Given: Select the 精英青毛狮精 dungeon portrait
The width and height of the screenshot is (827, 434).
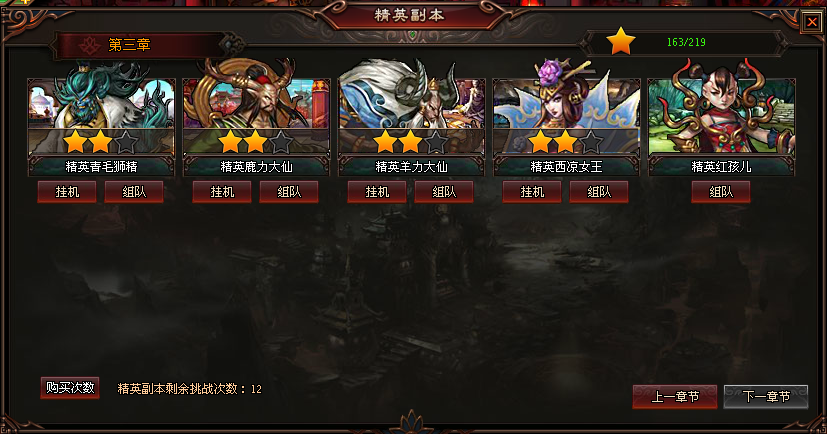Looking at the screenshot, I should [101, 112].
